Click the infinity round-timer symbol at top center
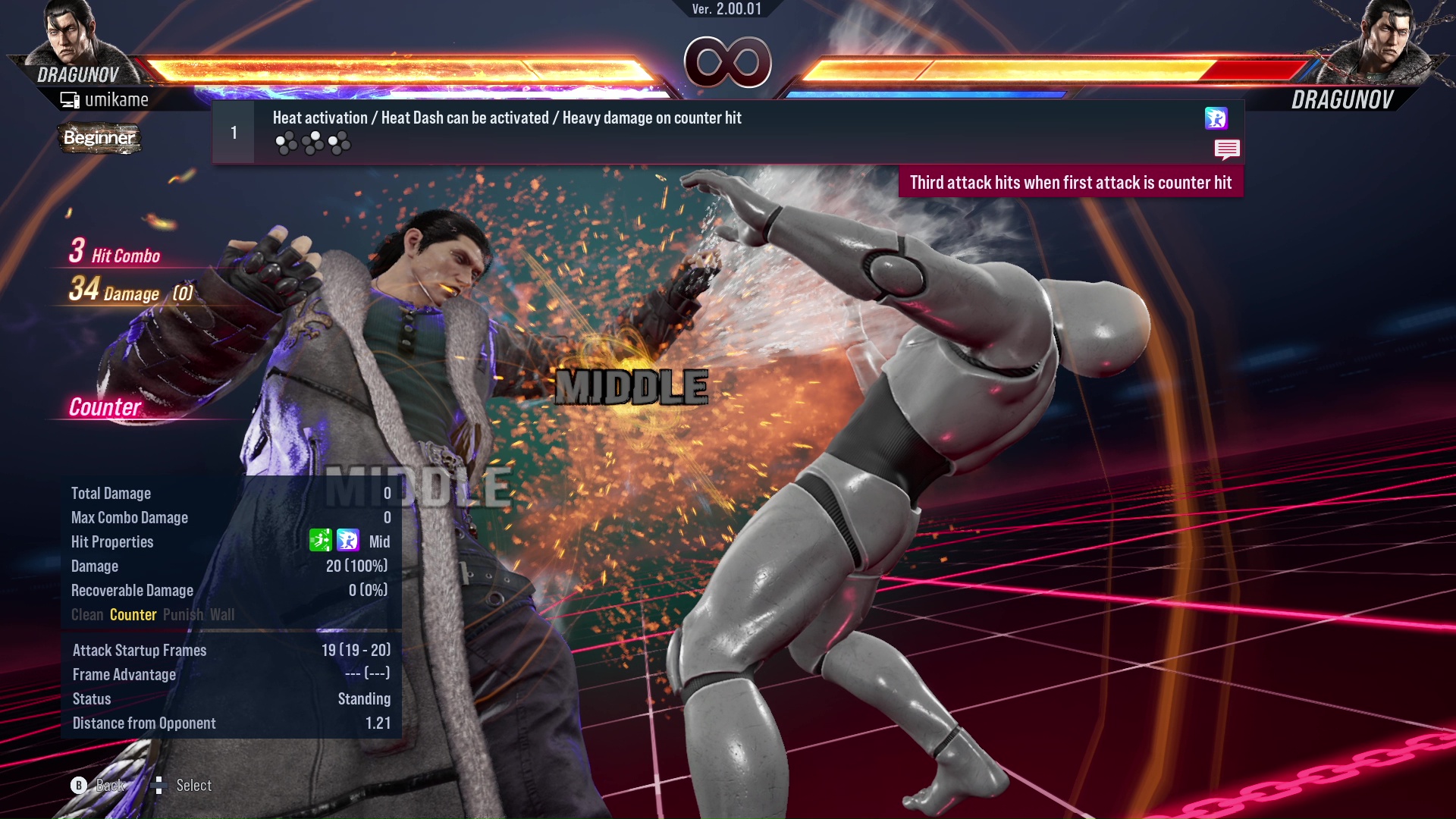Viewport: 1456px width, 819px height. coord(727,62)
